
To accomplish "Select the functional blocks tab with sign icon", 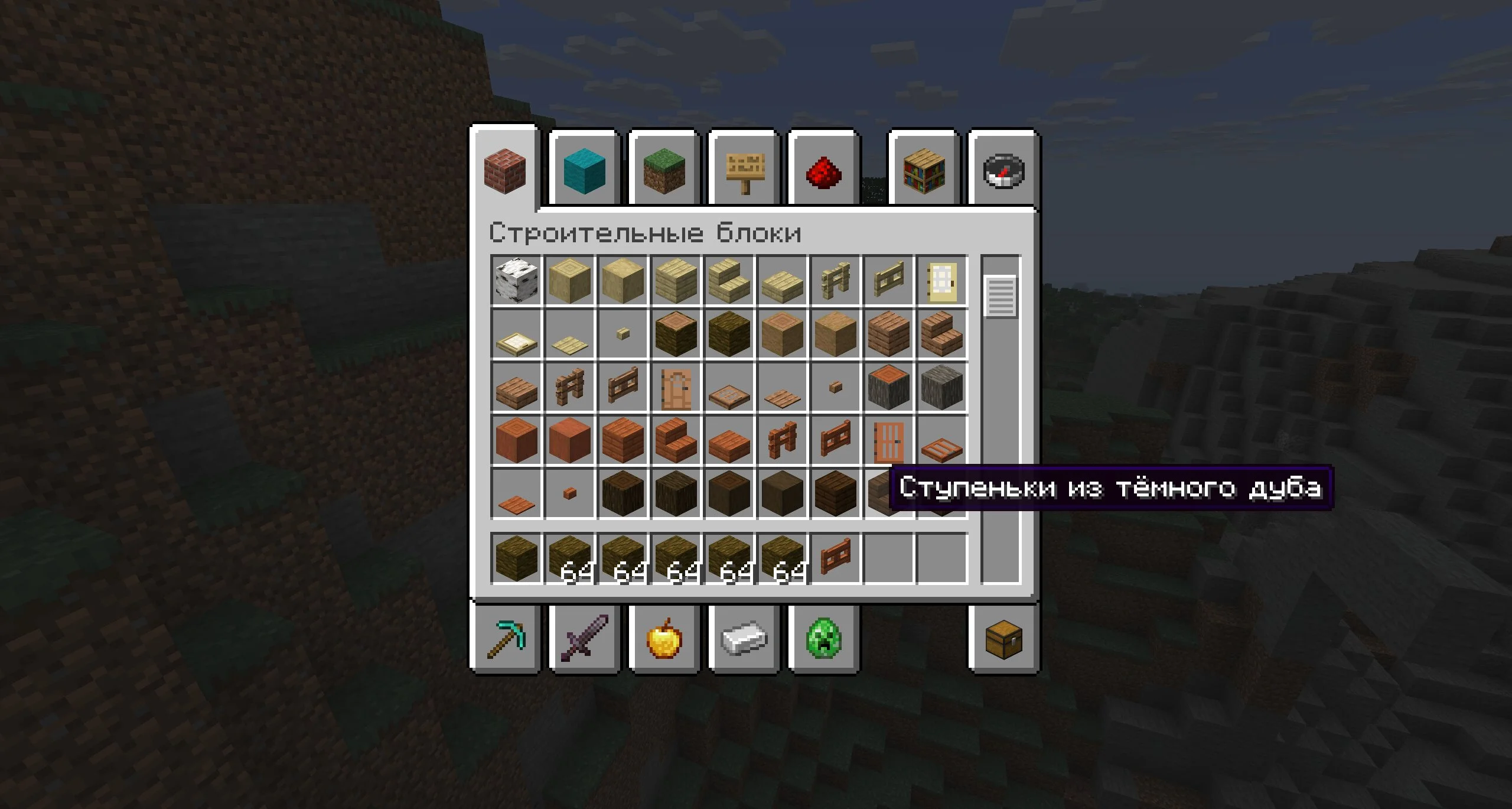I will [744, 171].
